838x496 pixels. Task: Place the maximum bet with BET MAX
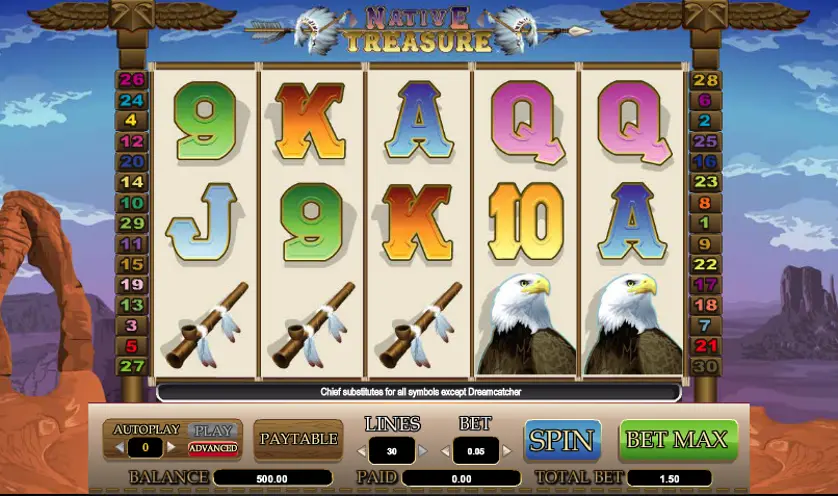click(679, 440)
